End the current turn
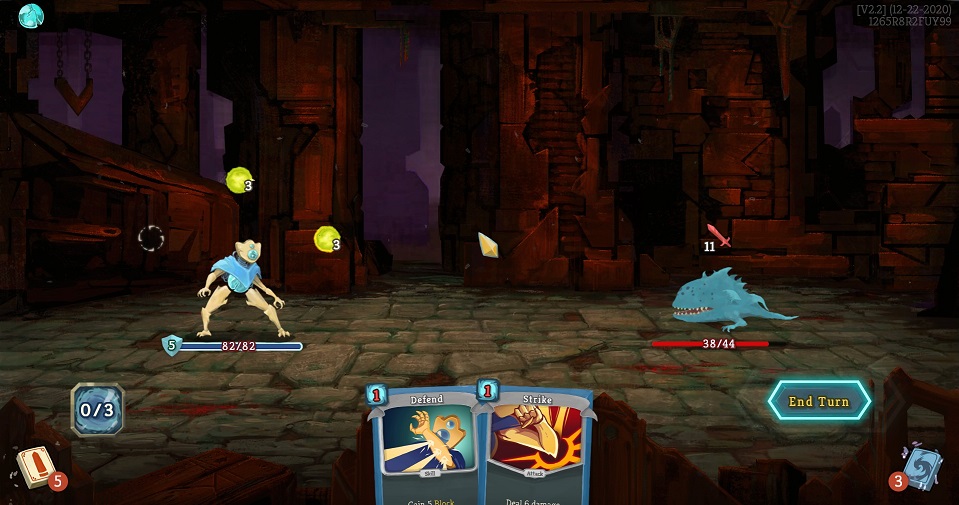959x505 pixels. [818, 401]
